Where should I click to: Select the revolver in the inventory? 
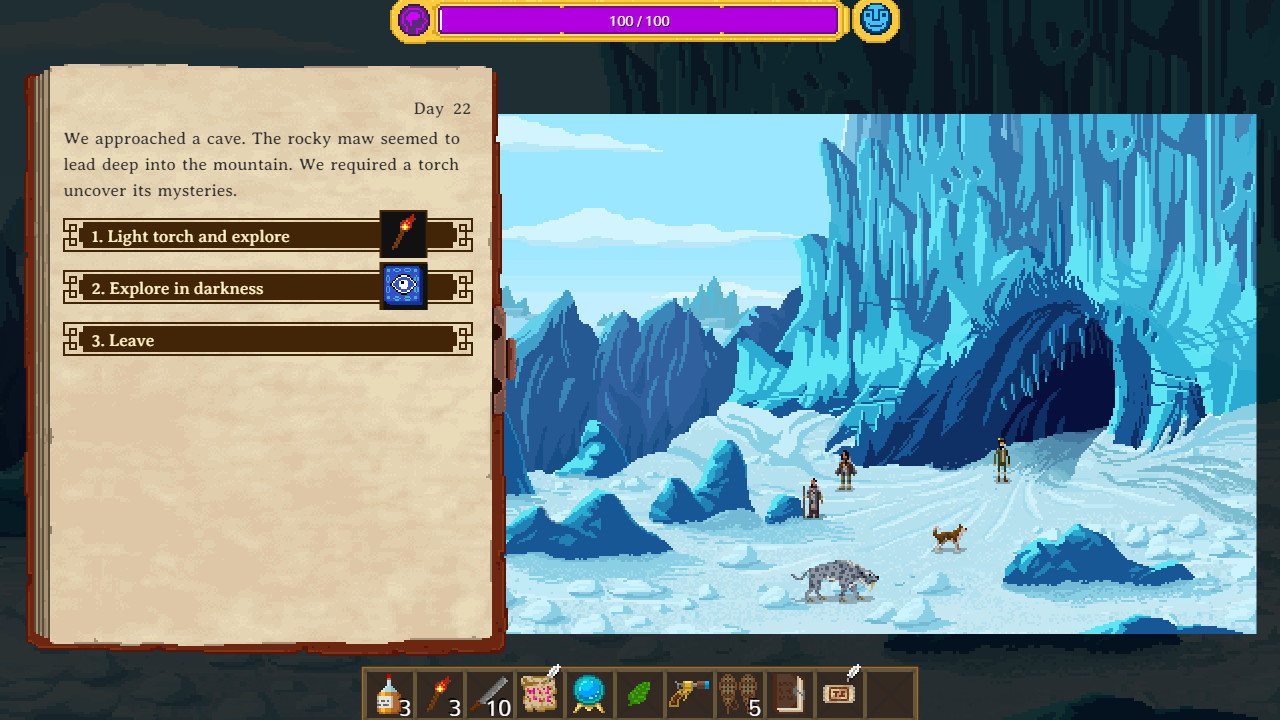pyautogui.click(x=689, y=692)
